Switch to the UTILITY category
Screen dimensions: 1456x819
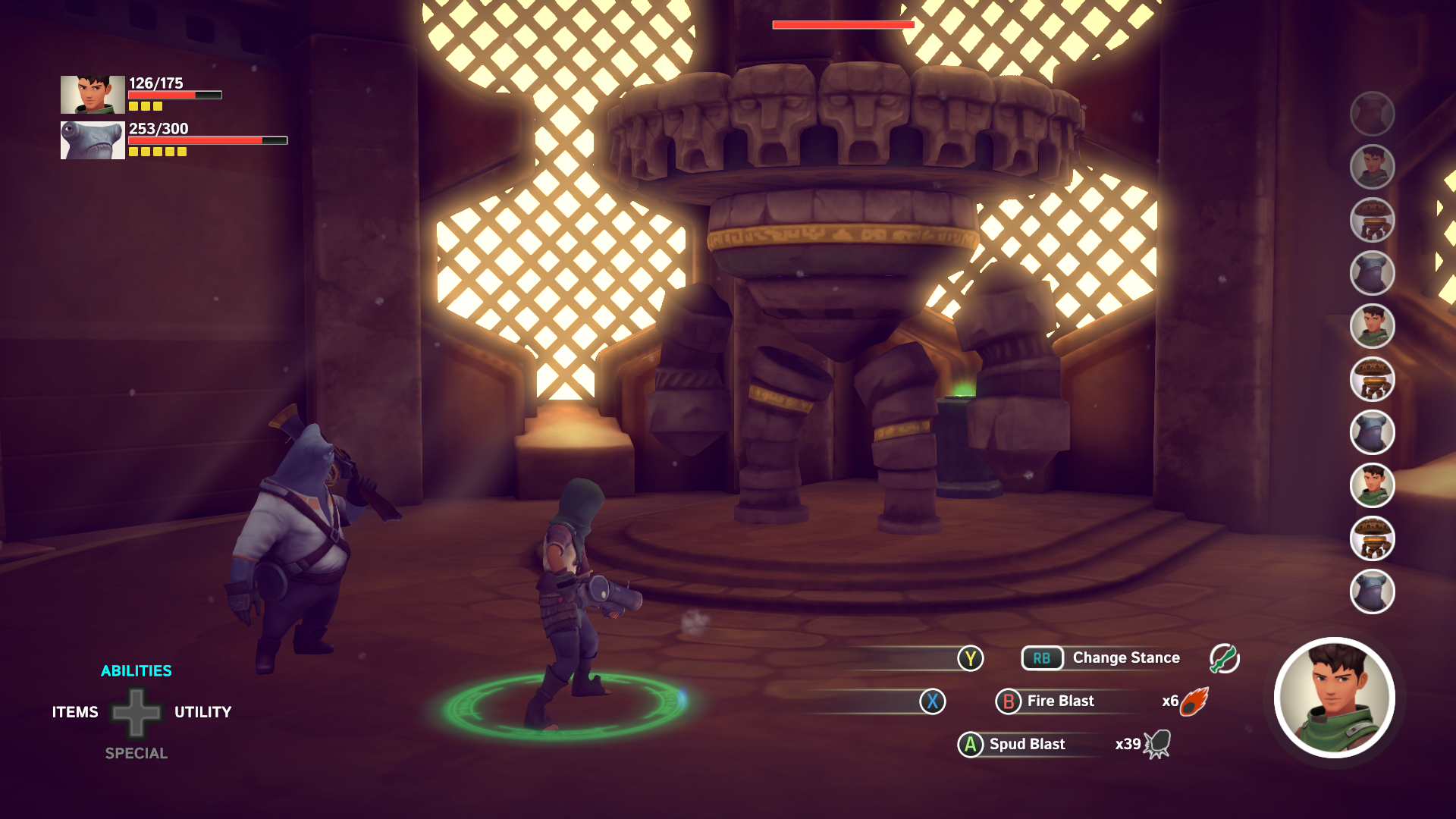202,712
